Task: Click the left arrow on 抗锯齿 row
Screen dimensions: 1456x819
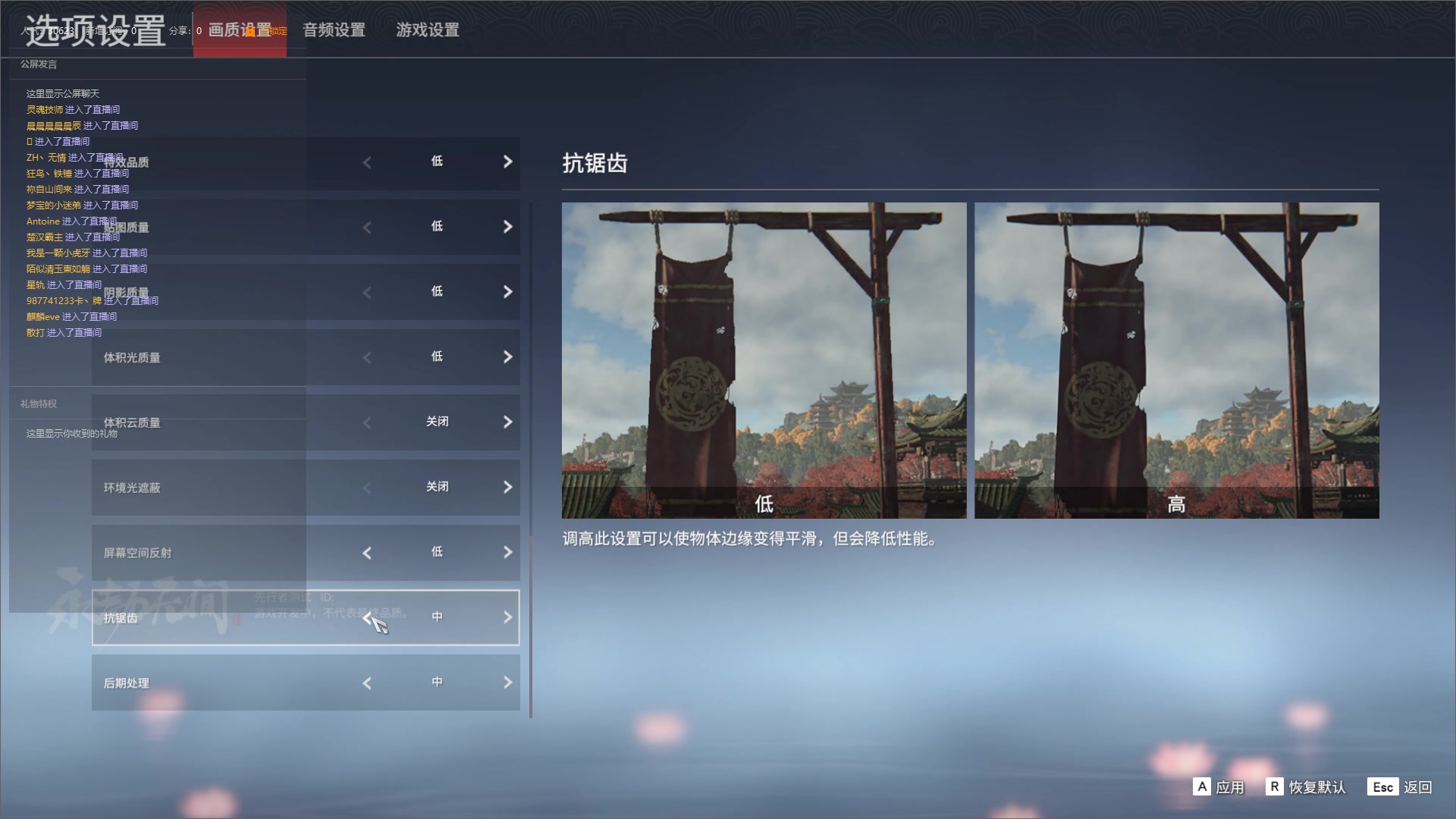Action: point(367,617)
